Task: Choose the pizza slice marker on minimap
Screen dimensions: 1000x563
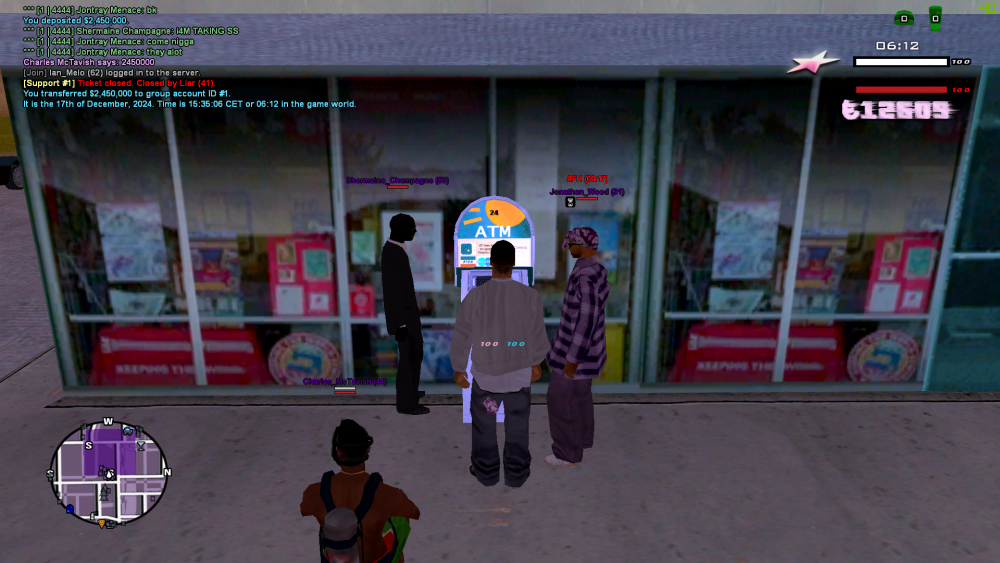Action: click(101, 522)
